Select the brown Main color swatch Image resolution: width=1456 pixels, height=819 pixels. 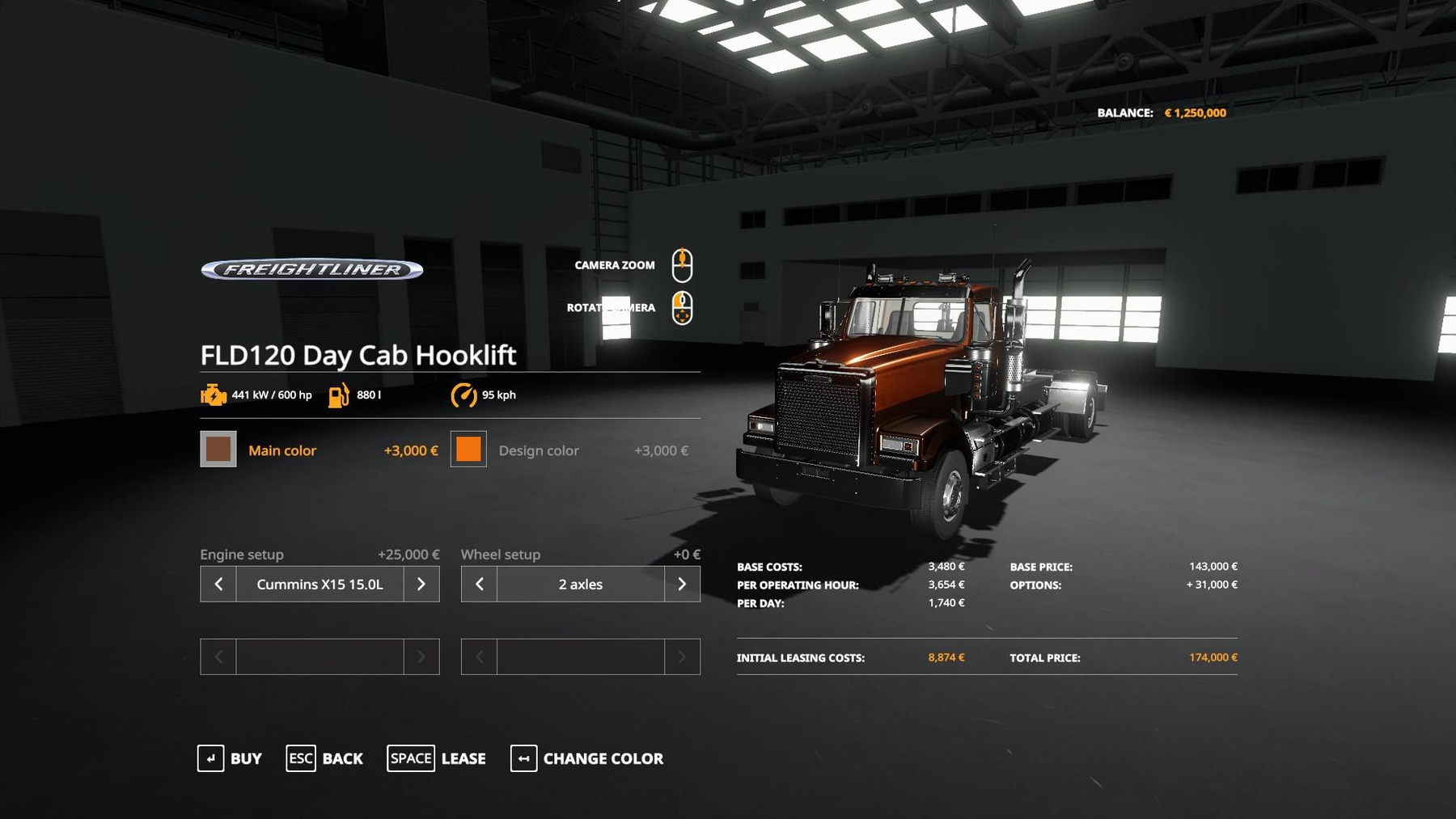[218, 450]
